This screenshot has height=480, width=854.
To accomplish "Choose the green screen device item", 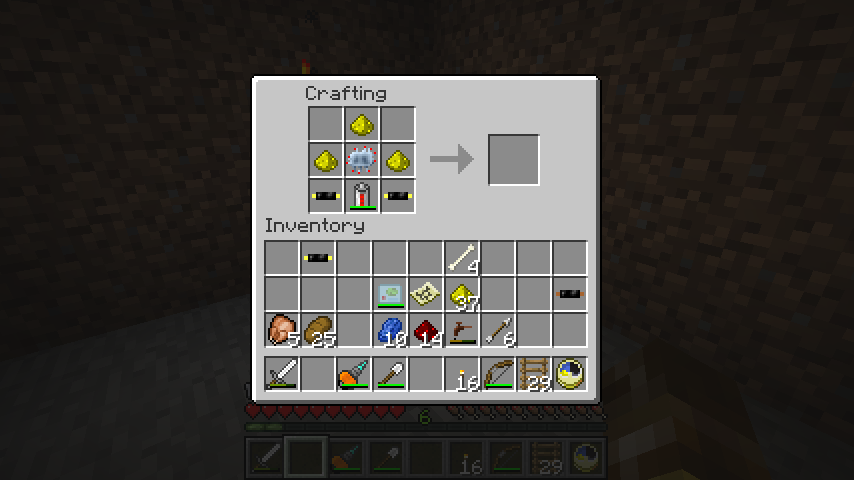I will 389,294.
